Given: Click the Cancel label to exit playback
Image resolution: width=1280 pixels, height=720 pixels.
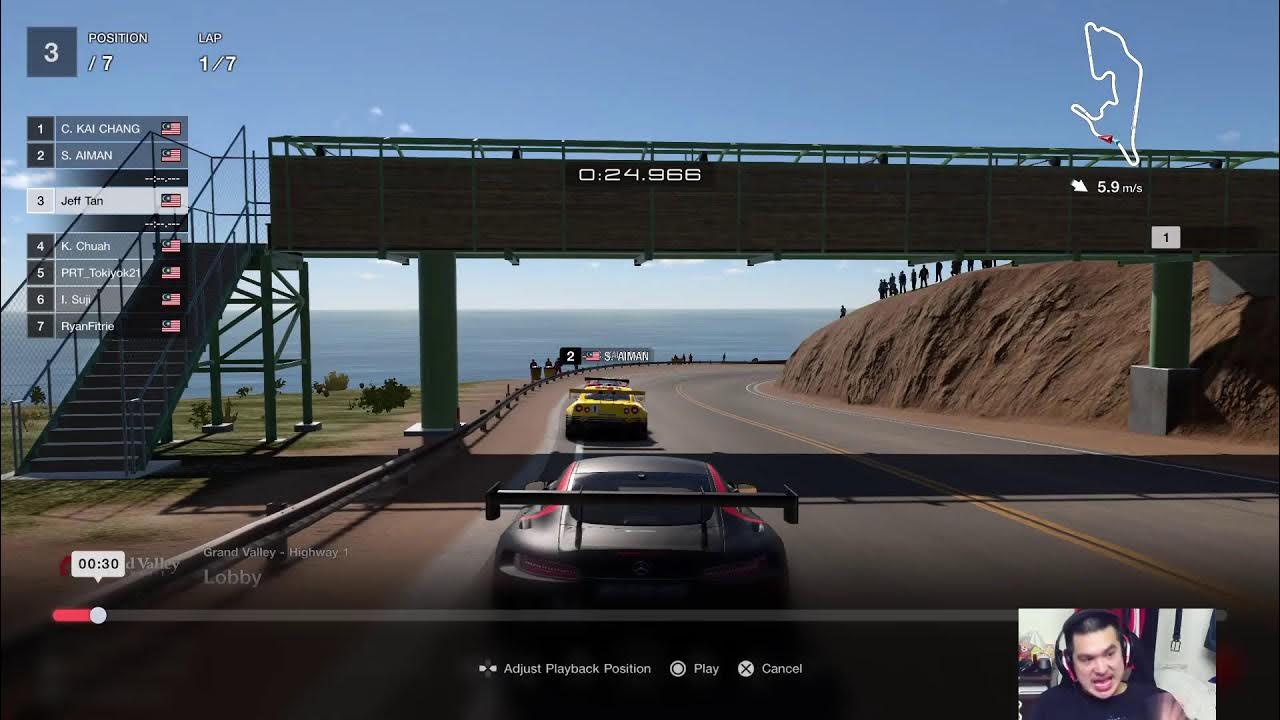Looking at the screenshot, I should tap(781, 668).
